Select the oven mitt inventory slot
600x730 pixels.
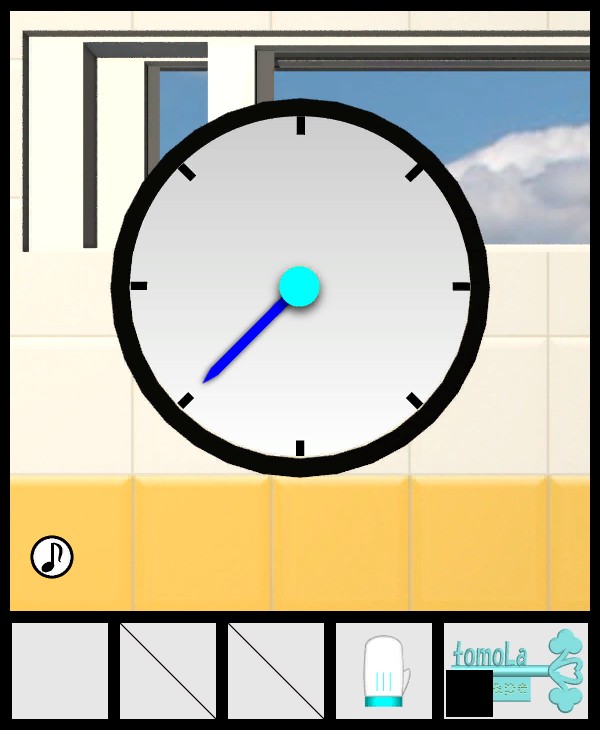pos(384,671)
